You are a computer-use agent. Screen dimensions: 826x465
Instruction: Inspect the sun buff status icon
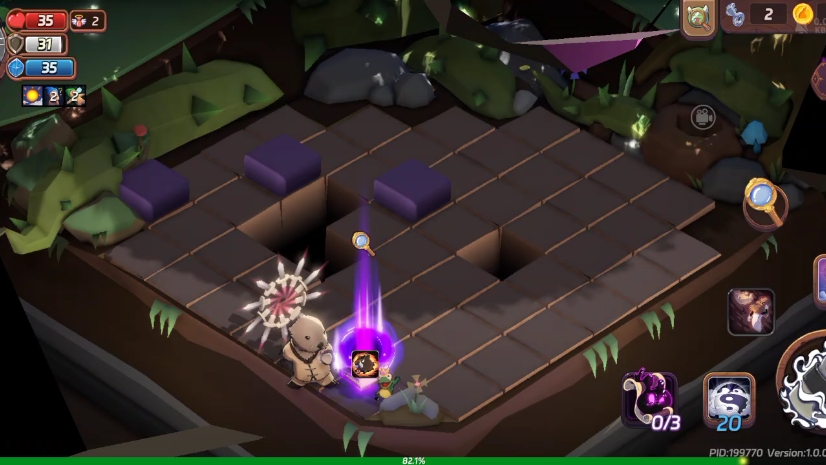pyautogui.click(x=32, y=96)
